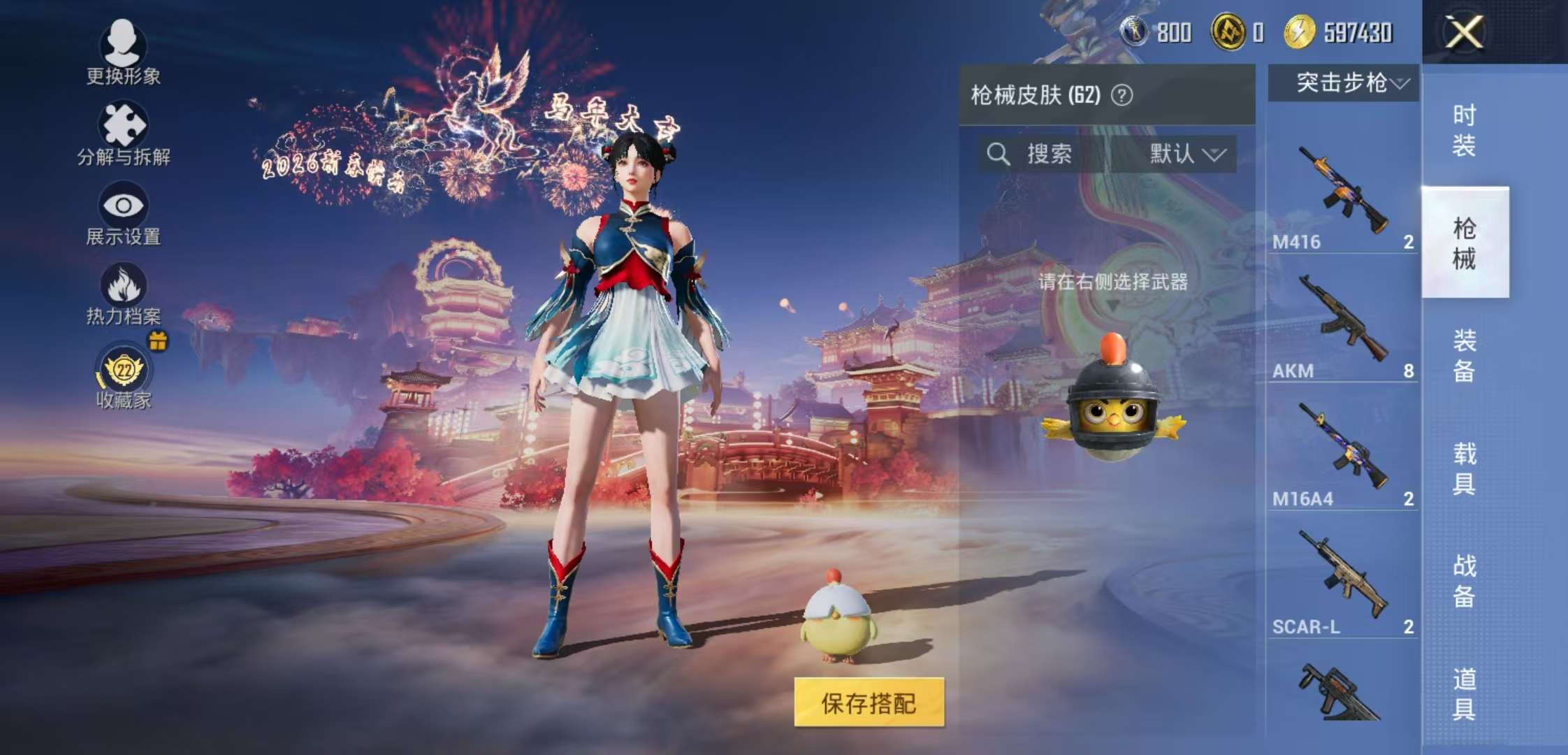1568x755 pixels.
Task: Open the 更换形象 character change panel
Action: (122, 56)
